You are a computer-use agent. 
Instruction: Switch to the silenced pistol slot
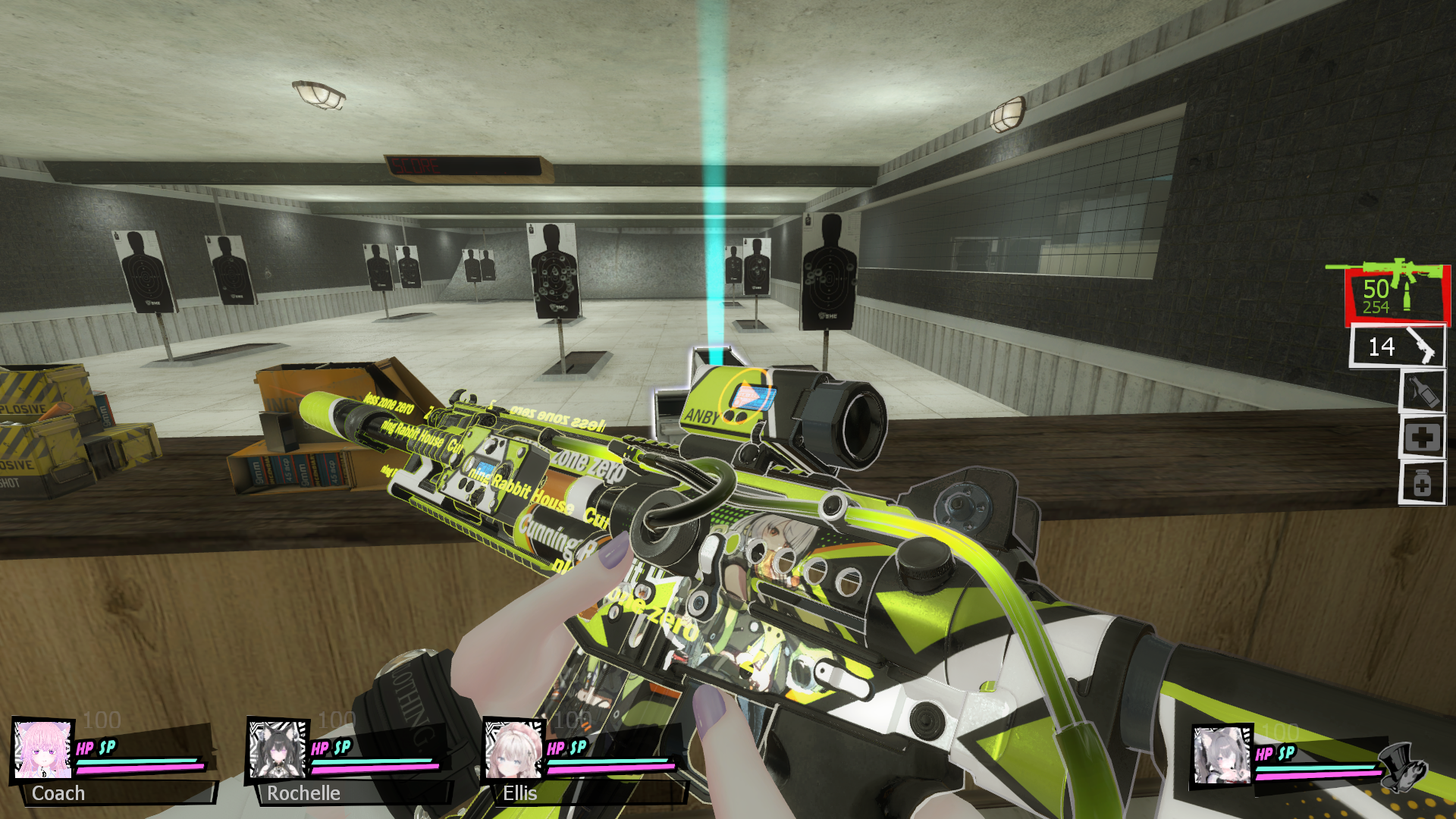(x=1397, y=347)
